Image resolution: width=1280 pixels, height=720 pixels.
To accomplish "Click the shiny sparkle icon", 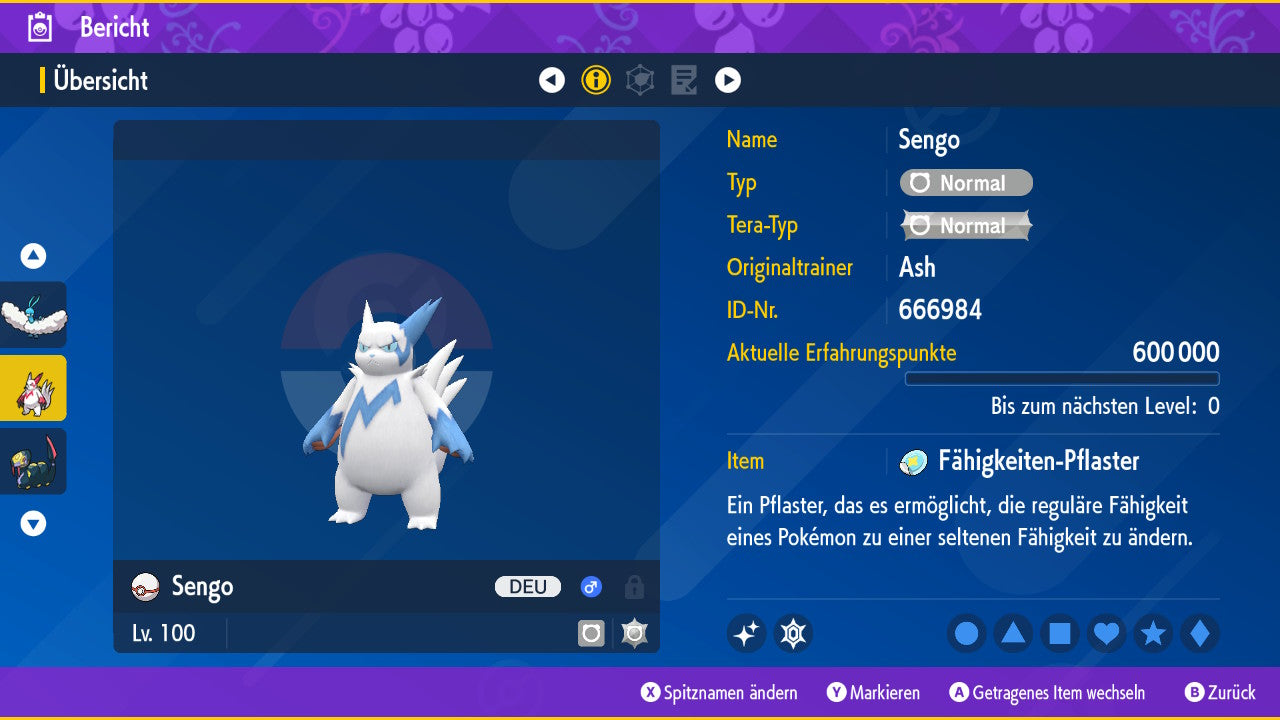I will [x=746, y=634].
